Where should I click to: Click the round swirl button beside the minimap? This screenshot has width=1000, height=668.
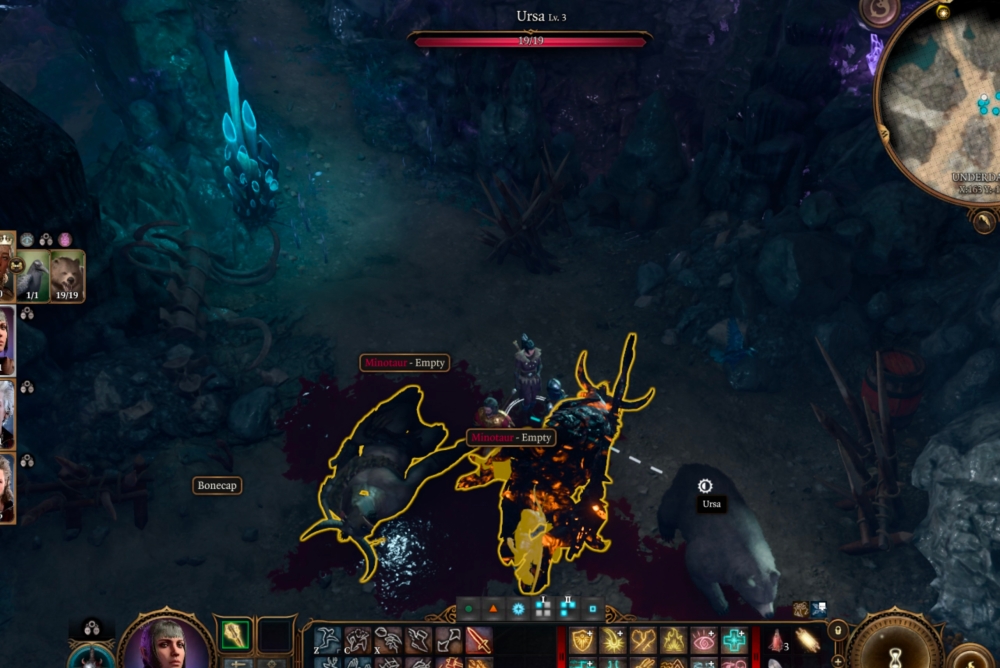(x=879, y=12)
